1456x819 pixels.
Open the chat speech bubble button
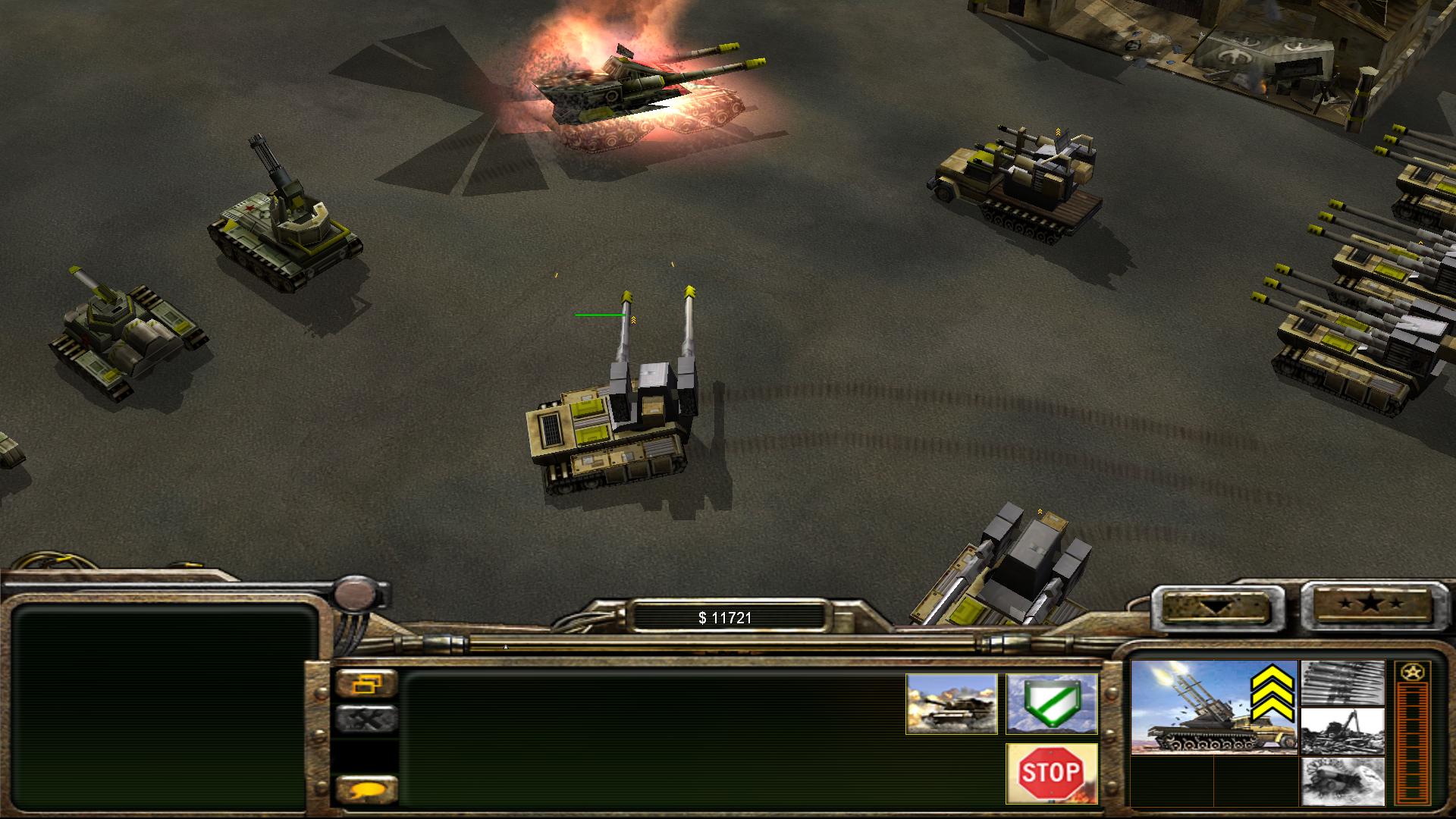click(x=366, y=791)
